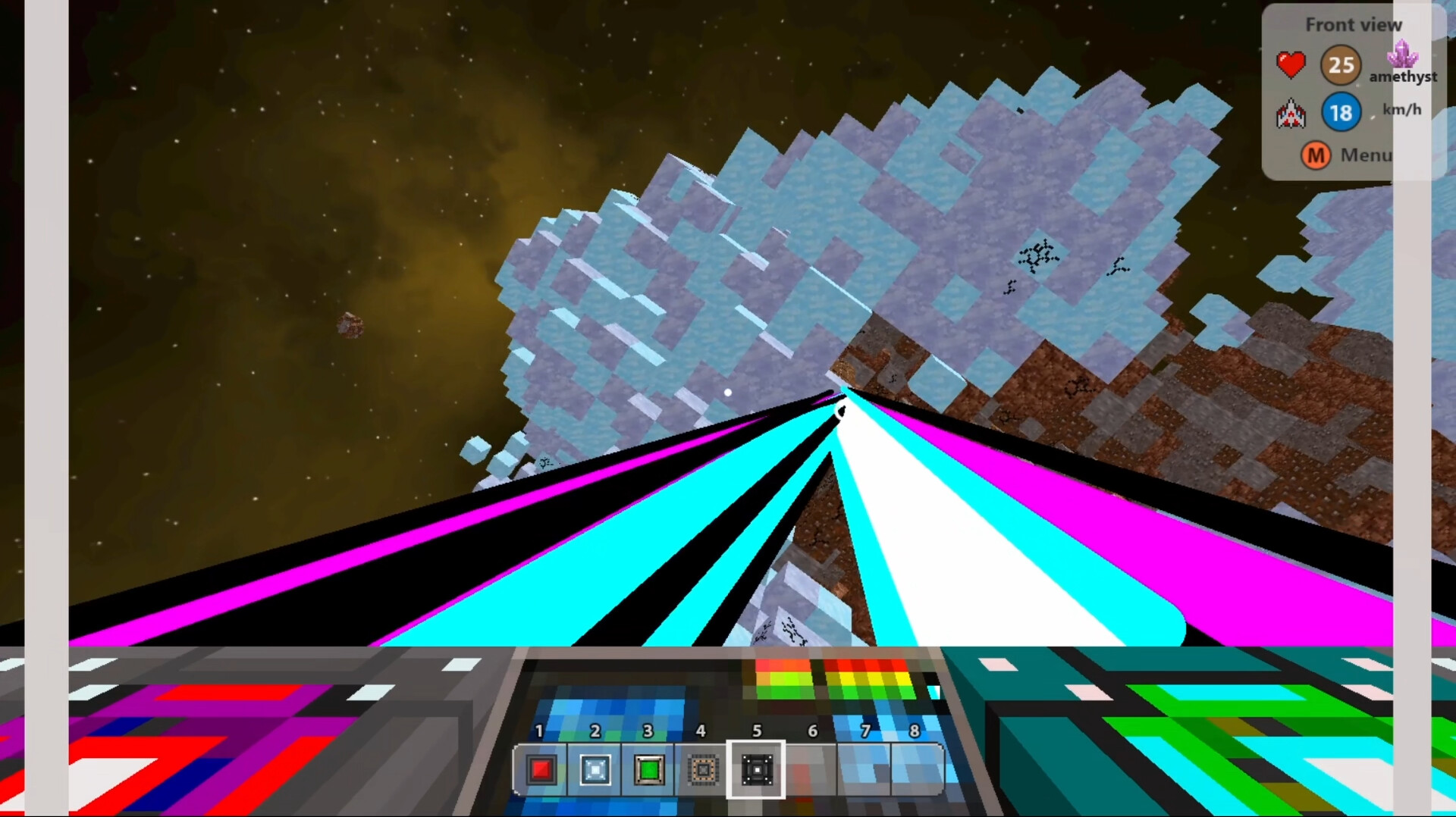
Task: Click the spaceship icon next to the speed readout
Action: tap(1292, 114)
